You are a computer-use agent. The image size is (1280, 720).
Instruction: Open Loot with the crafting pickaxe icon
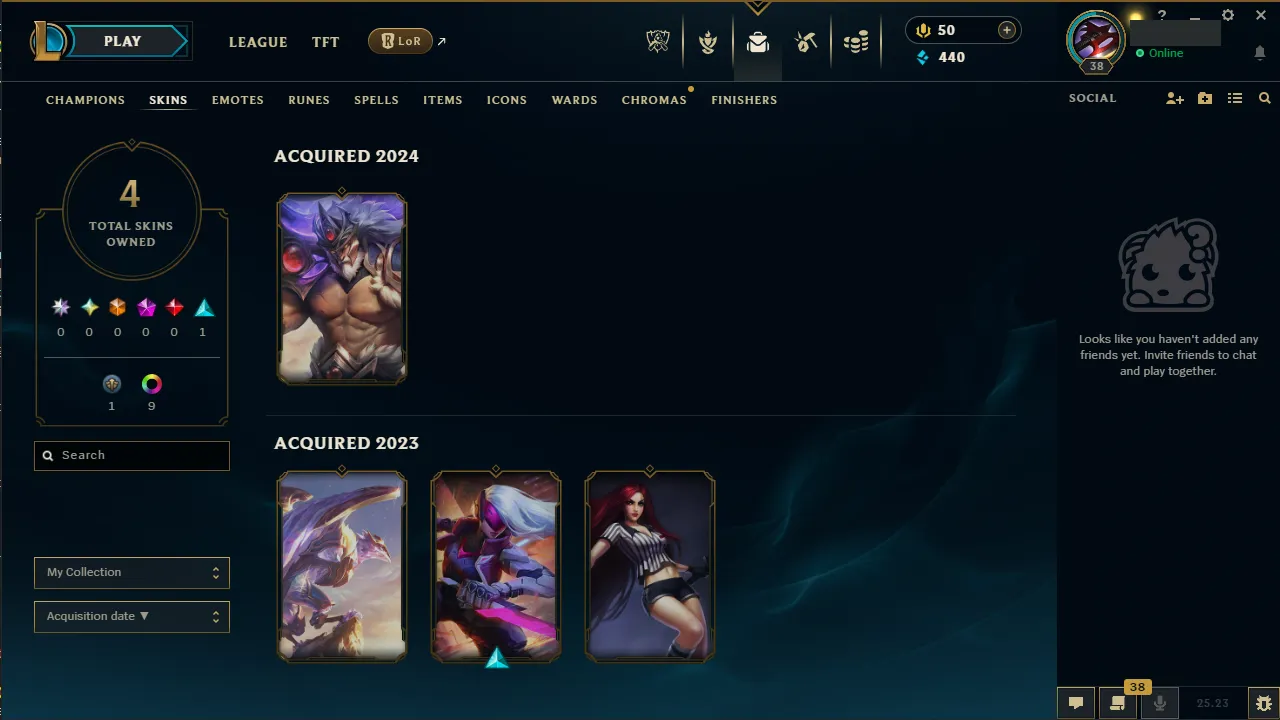pos(806,41)
